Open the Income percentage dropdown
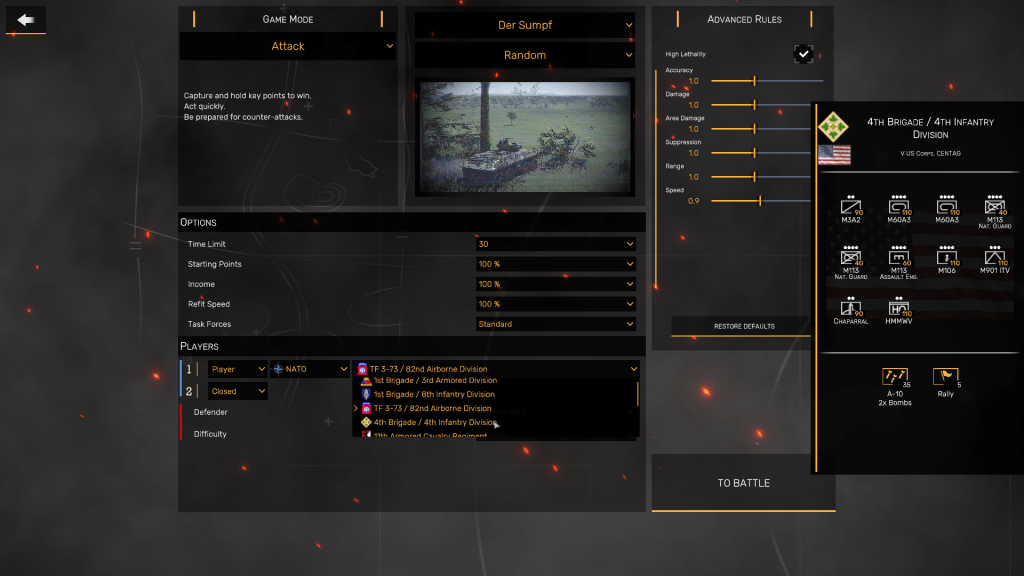1024x576 pixels. pyautogui.click(x=555, y=284)
